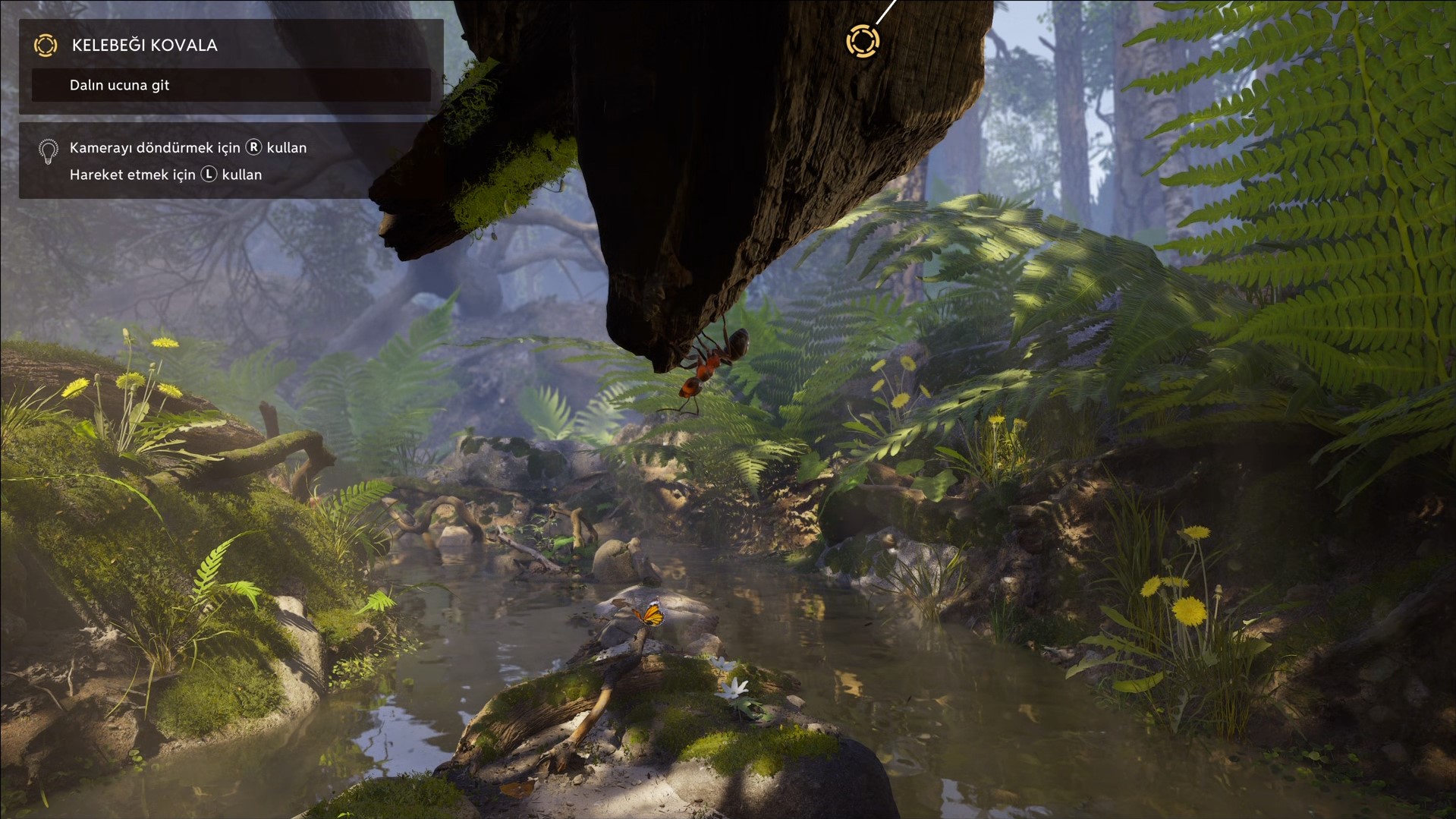Click the "Dalın ucuna git" objective row
The height and width of the screenshot is (819, 1456).
(x=231, y=85)
